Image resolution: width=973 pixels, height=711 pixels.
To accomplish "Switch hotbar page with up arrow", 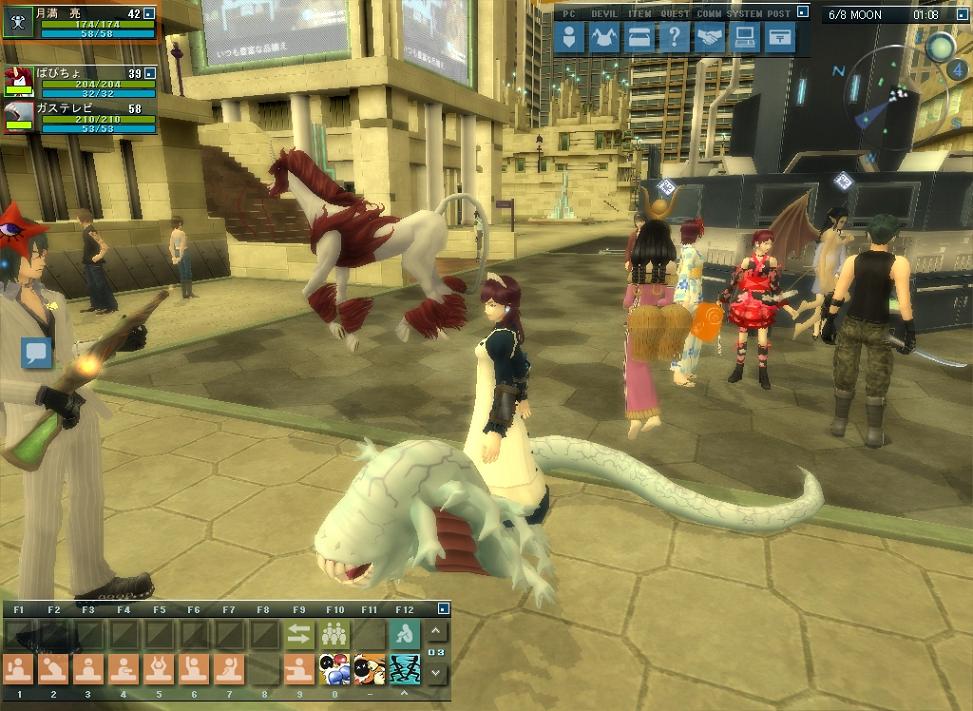I will coord(436,632).
